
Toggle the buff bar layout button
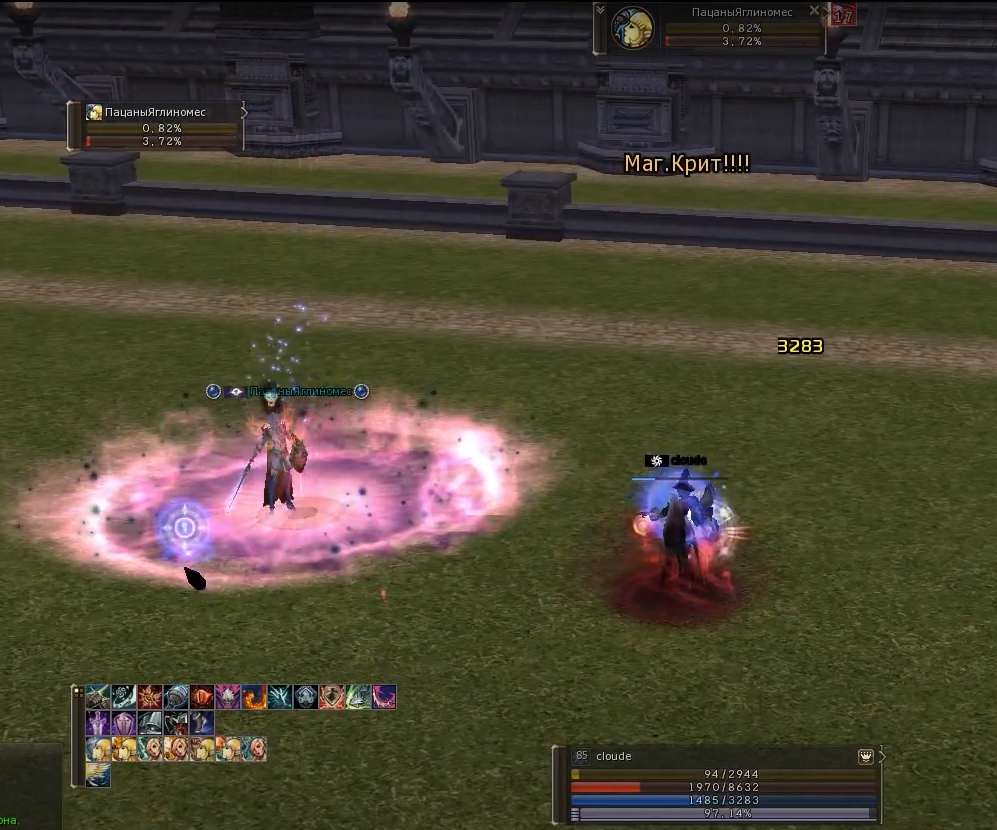[x=77, y=691]
